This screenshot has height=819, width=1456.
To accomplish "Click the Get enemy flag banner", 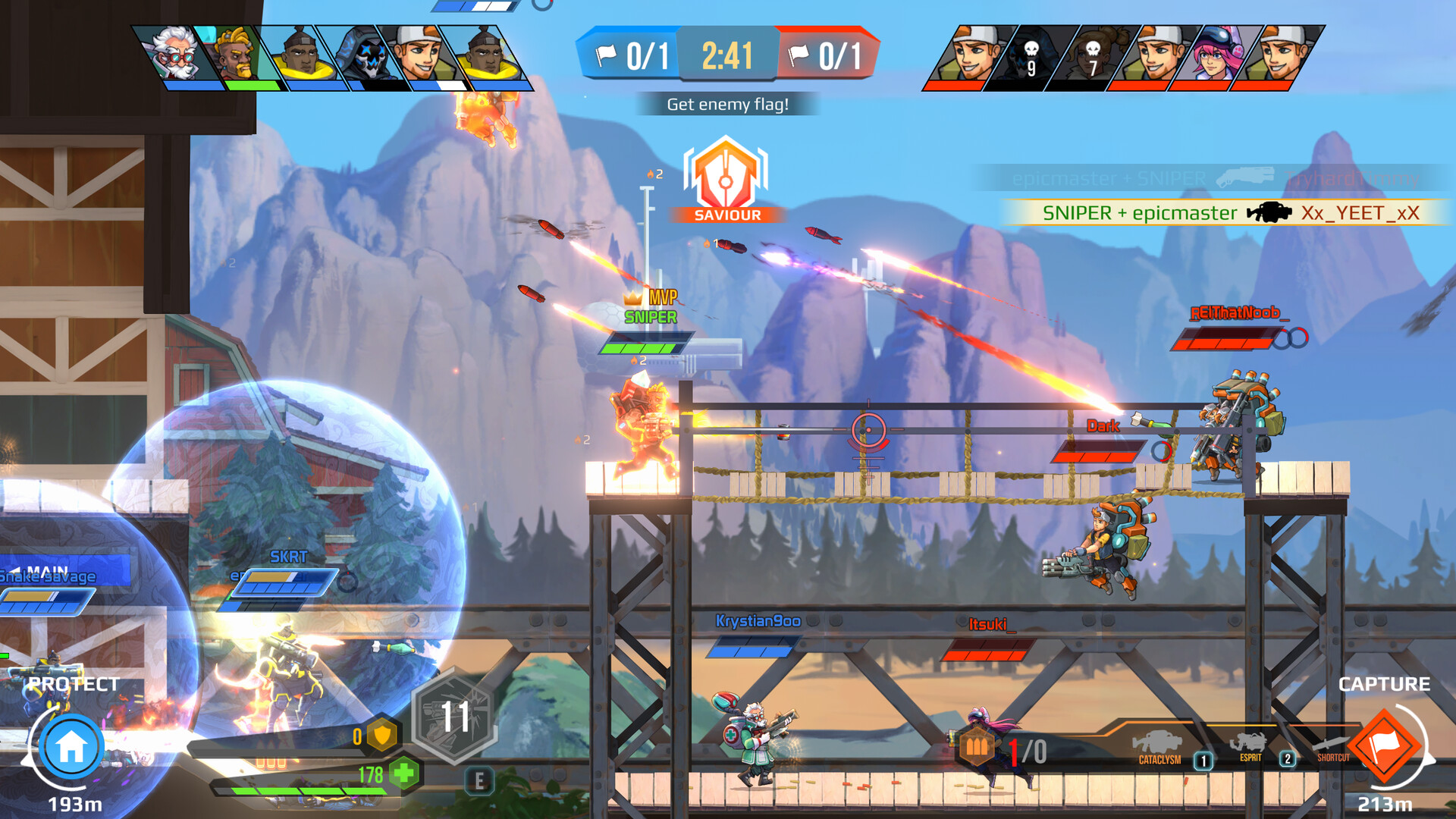I will pyautogui.click(x=727, y=102).
